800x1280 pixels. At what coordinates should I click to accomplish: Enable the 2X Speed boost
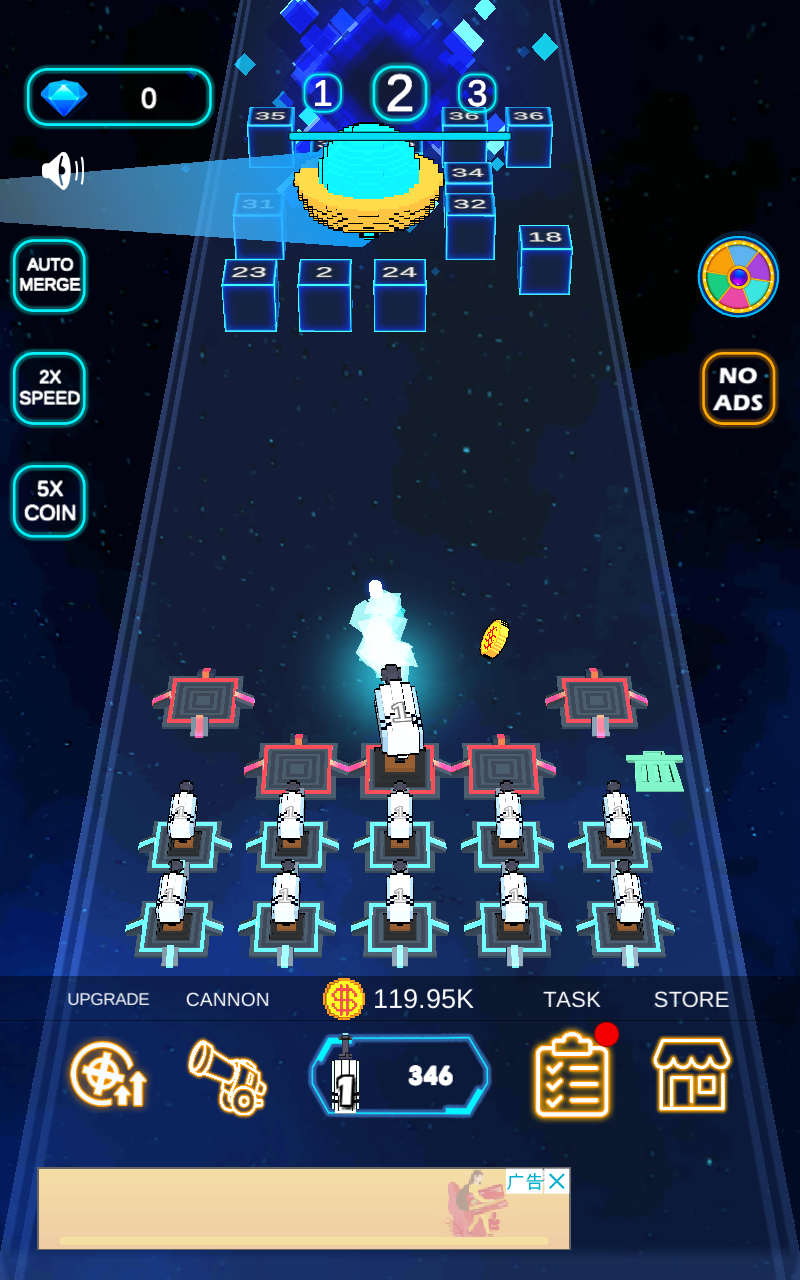pyautogui.click(x=49, y=388)
